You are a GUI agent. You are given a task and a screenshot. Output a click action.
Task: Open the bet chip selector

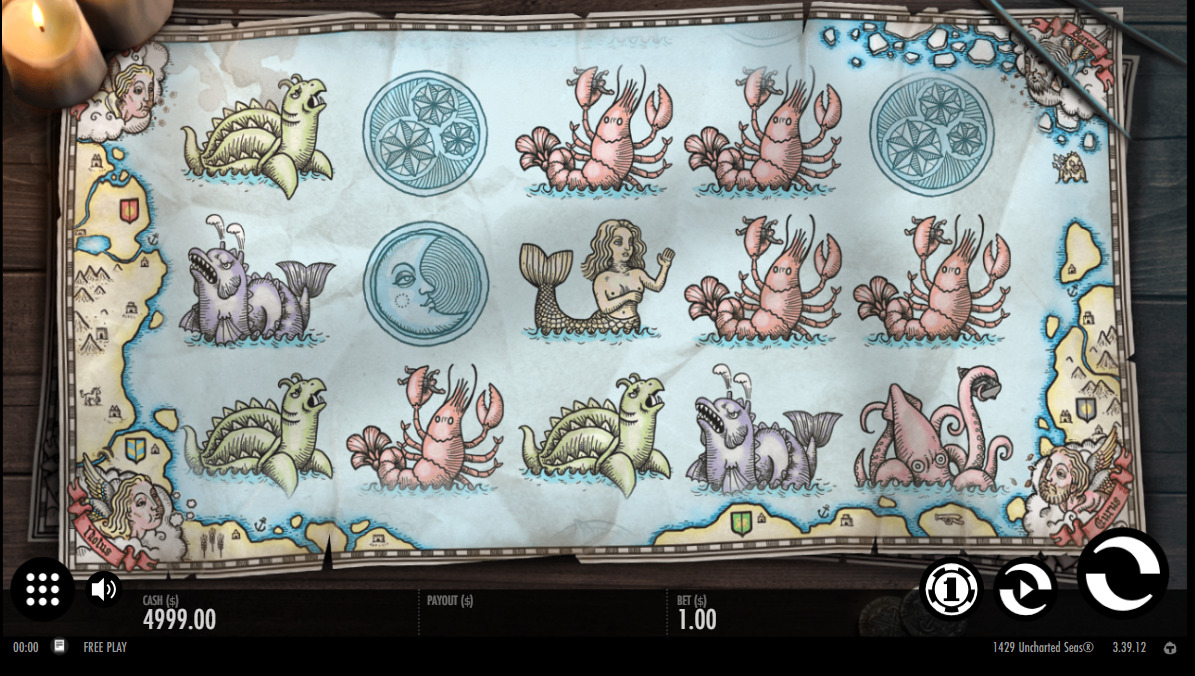tap(950, 589)
